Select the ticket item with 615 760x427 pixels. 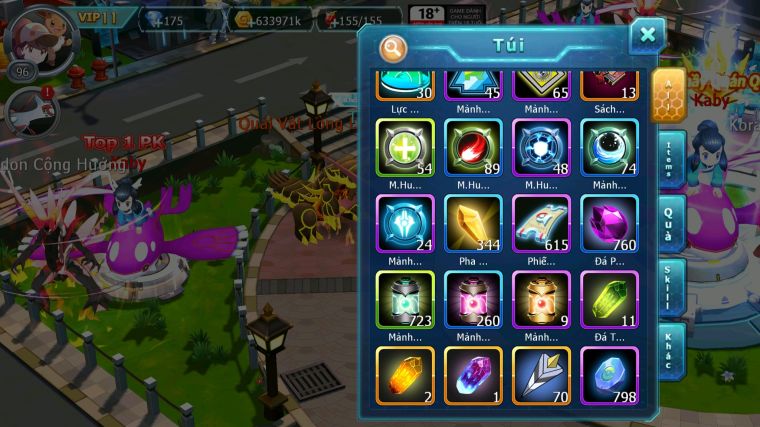click(541, 223)
